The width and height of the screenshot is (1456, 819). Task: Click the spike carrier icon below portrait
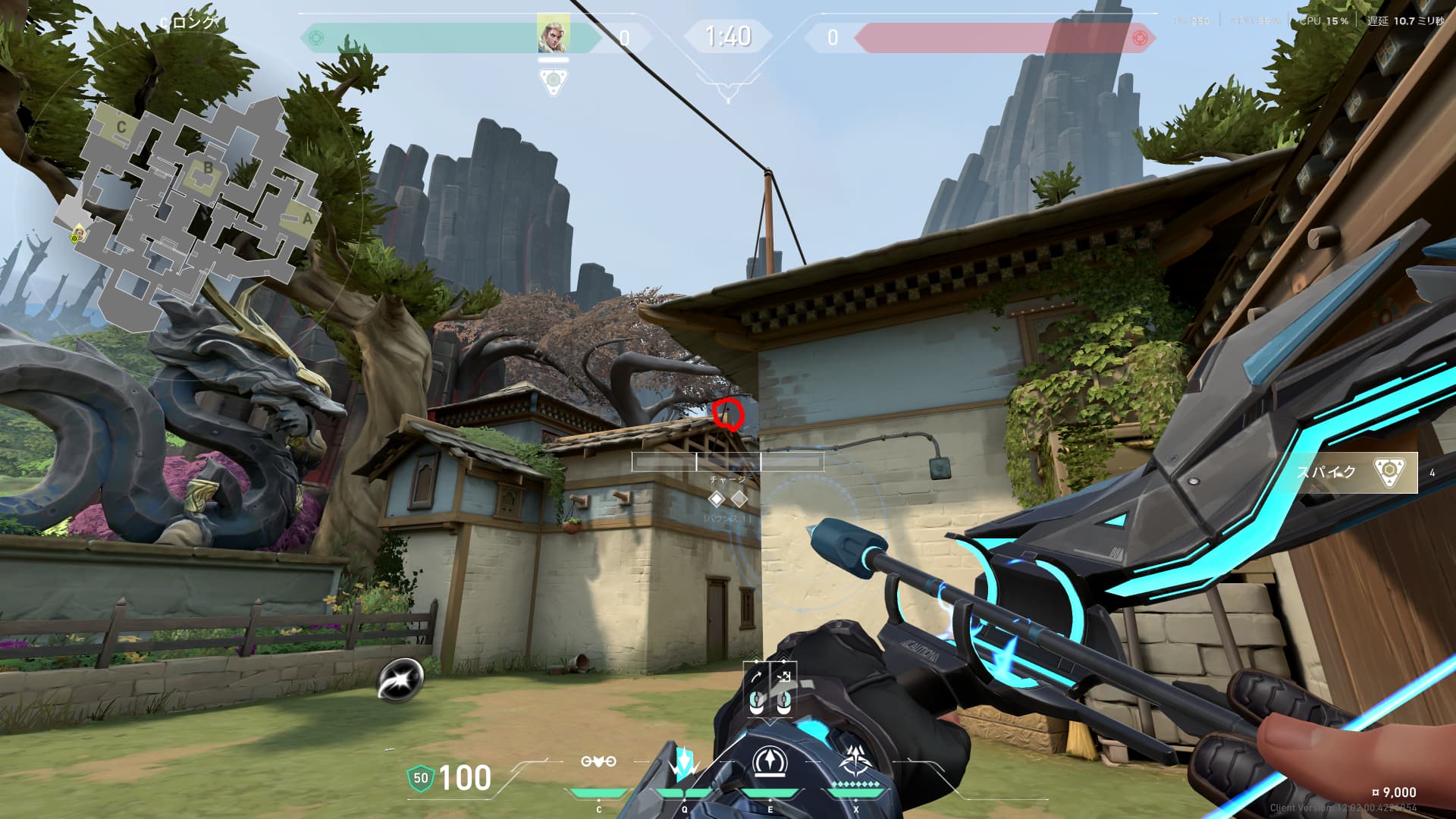click(x=554, y=81)
